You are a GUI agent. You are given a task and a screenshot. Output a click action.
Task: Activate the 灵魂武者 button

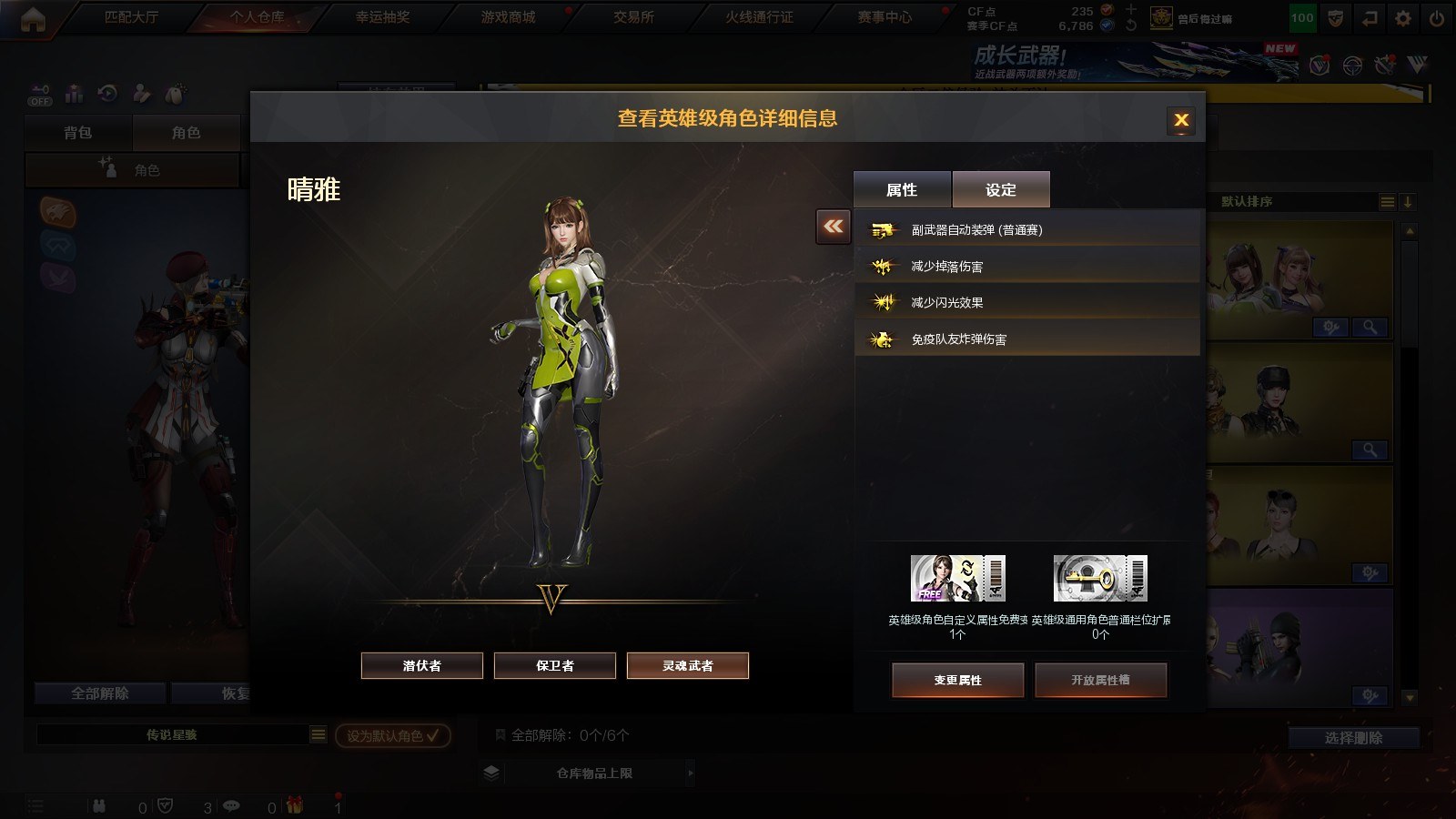[688, 666]
